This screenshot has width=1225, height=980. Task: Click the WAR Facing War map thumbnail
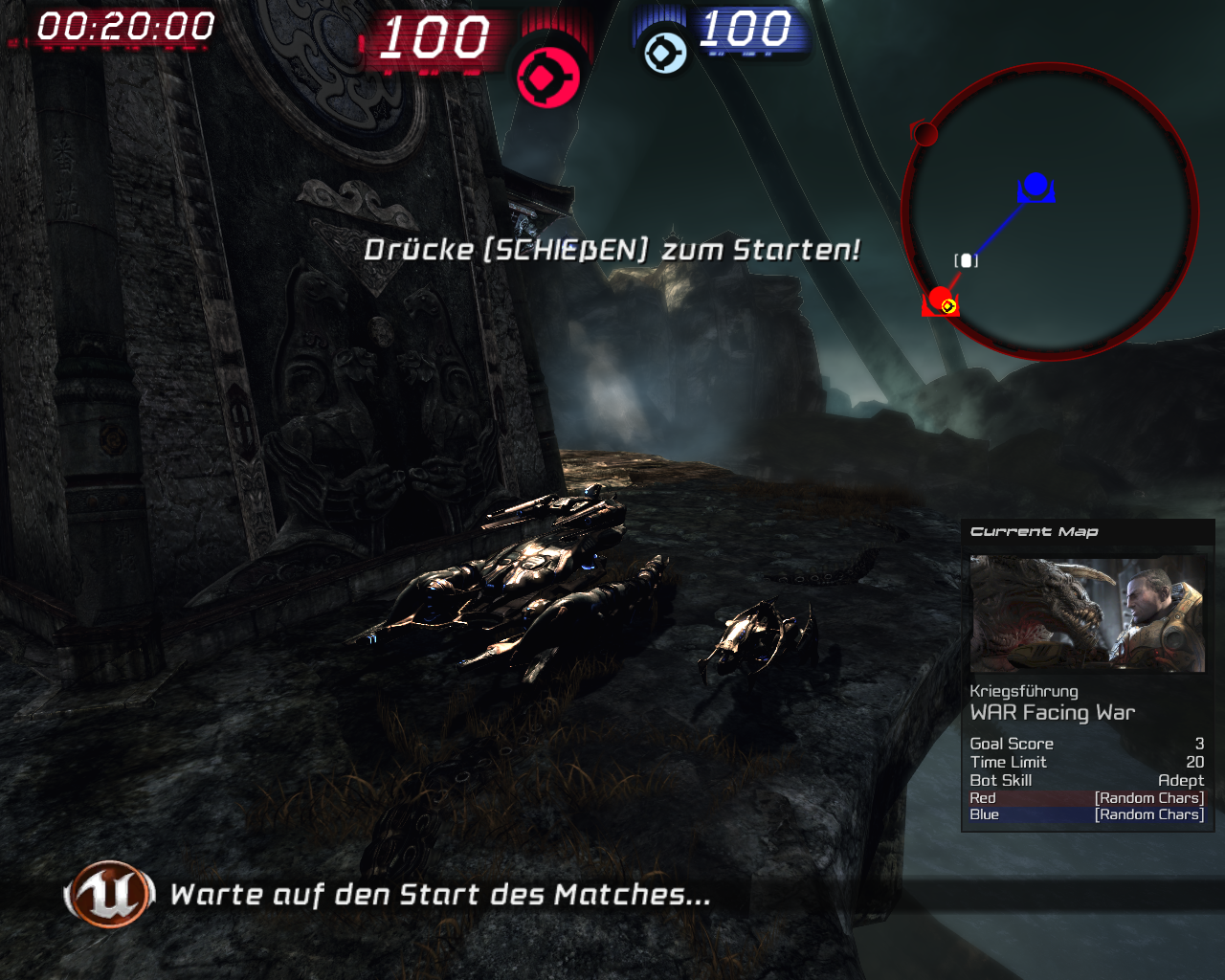[x=1088, y=613]
